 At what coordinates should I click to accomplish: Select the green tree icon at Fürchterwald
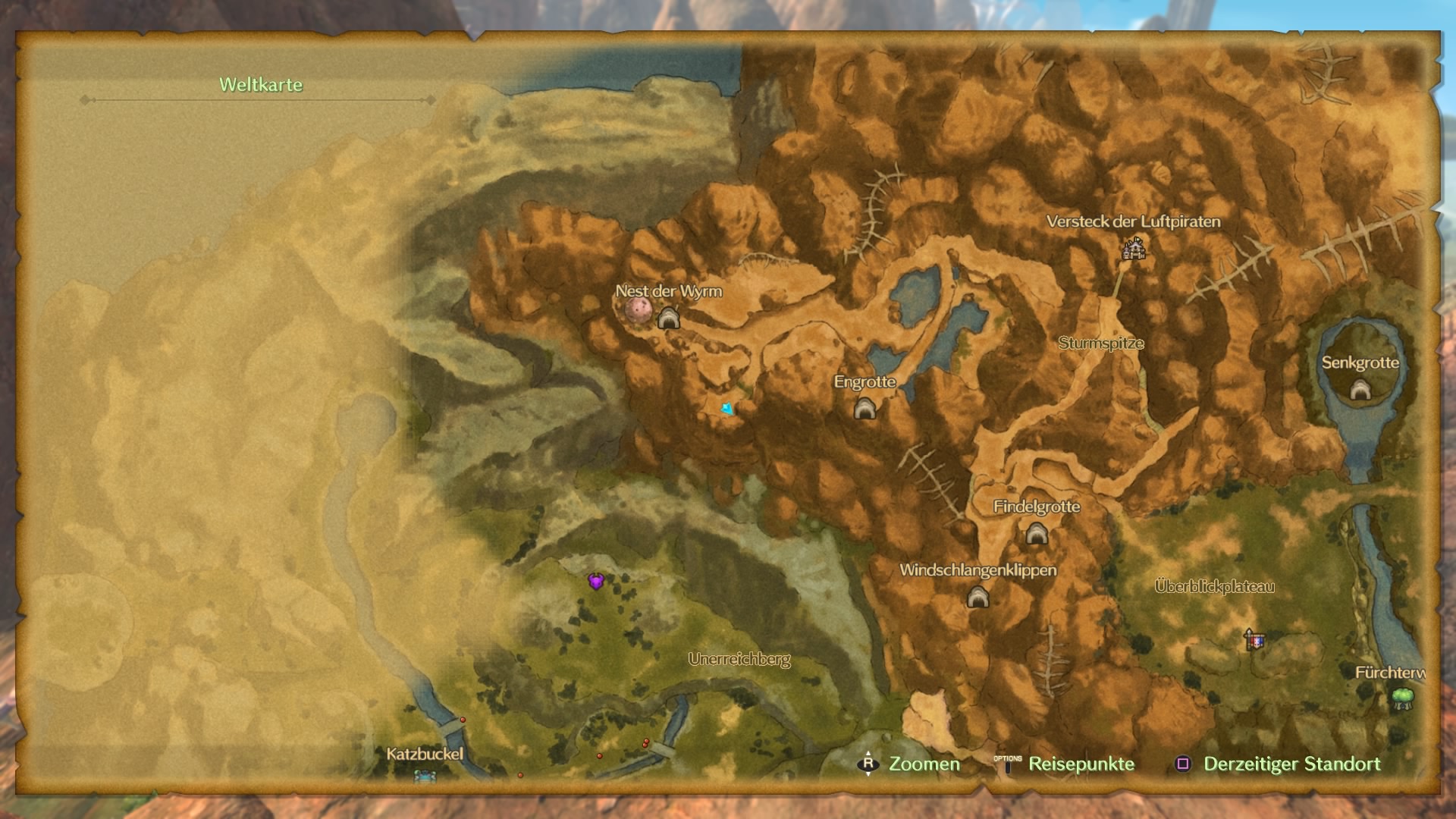[1403, 698]
